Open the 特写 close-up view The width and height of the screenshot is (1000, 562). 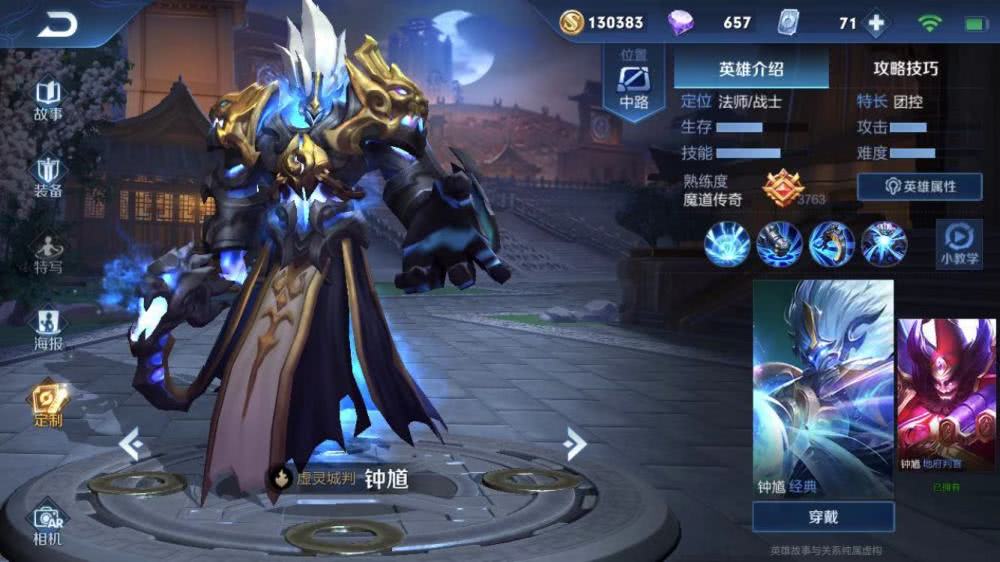click(48, 254)
